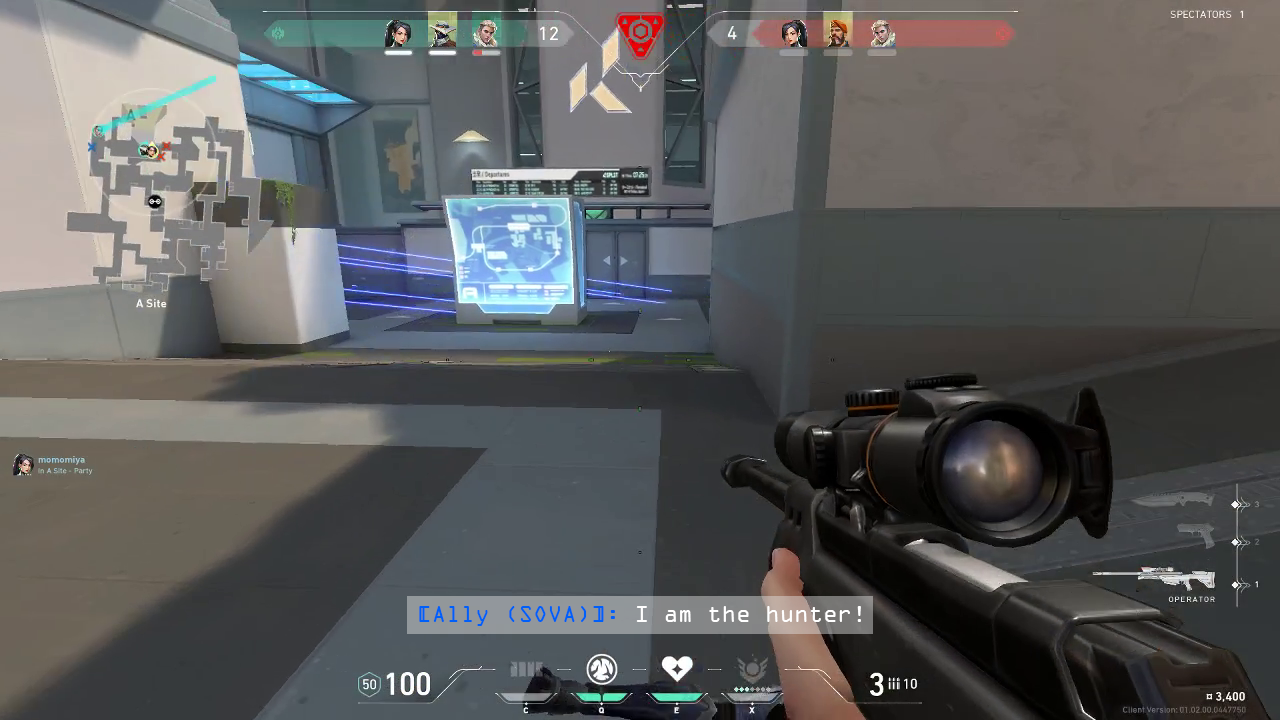Viewport: 1280px width, 720px height.
Task: Activate the Devour heart ability bound to E
Action: tap(677, 670)
